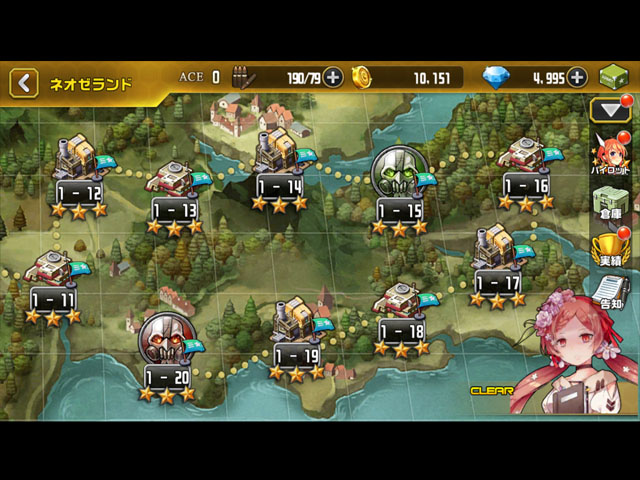This screenshot has height=480, width=640.
Task: Open the green supply crate icon
Action: tap(613, 78)
